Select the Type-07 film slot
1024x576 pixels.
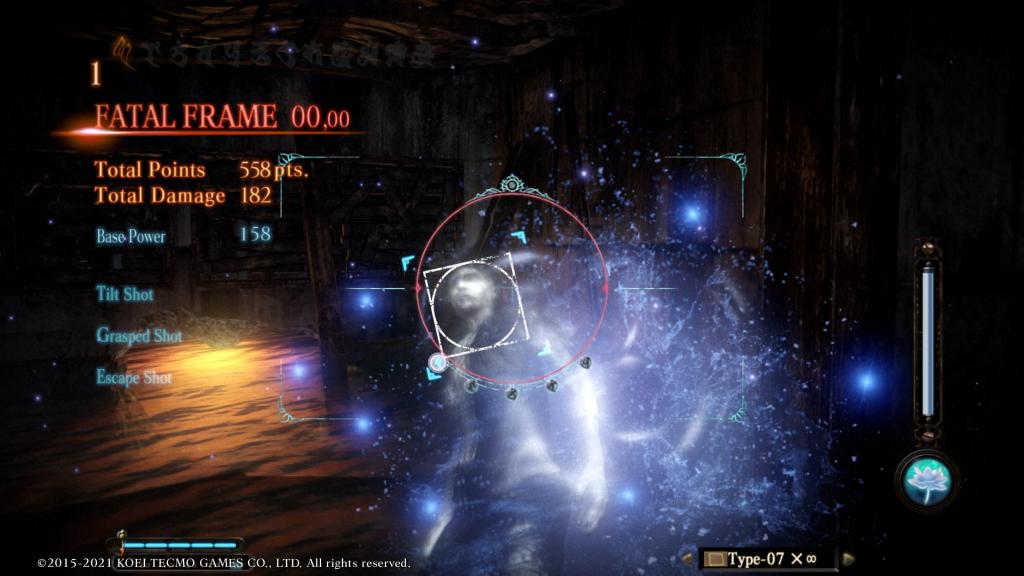(x=766, y=558)
